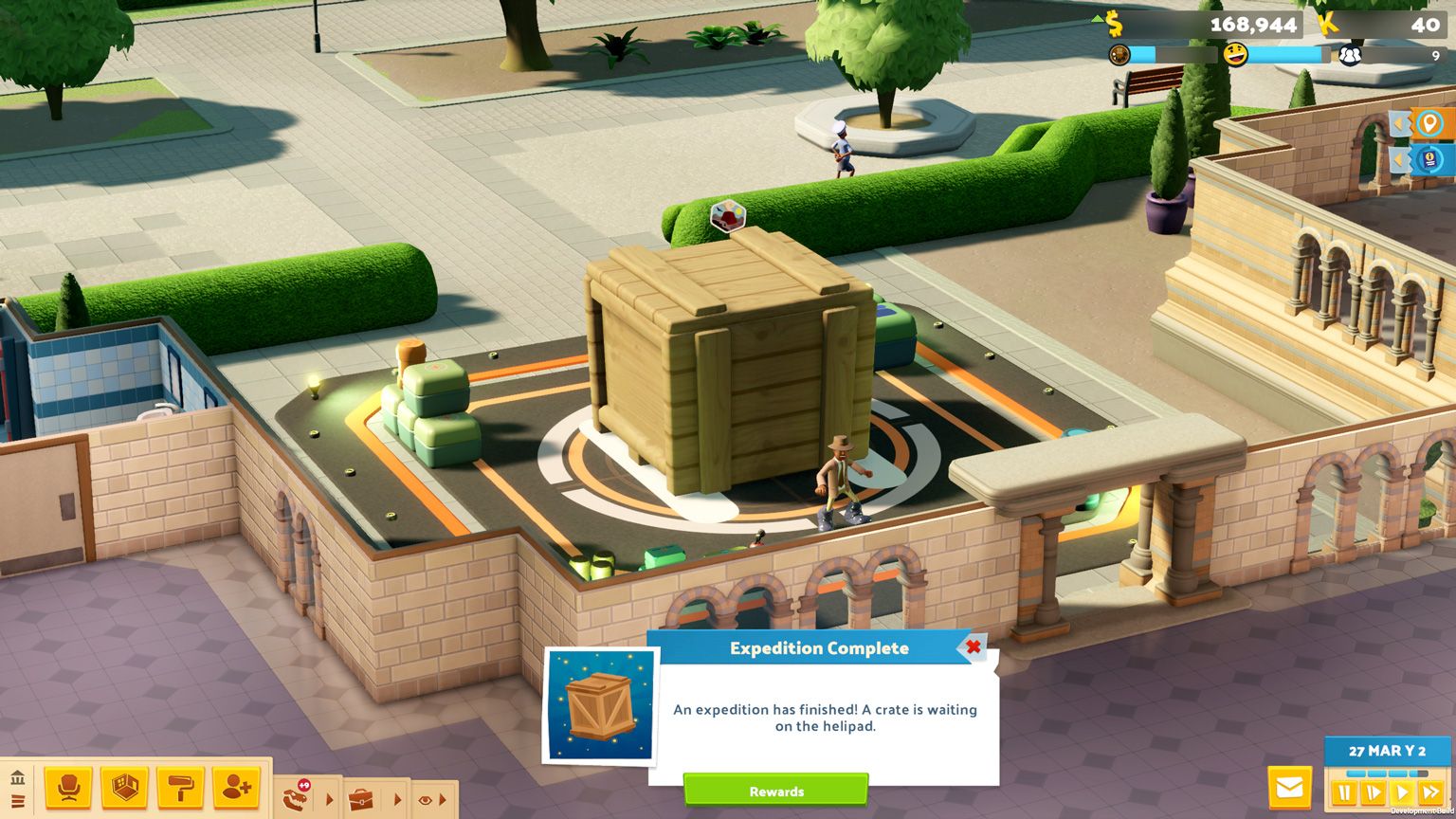Open the items menu with the chair icon

(x=68, y=788)
